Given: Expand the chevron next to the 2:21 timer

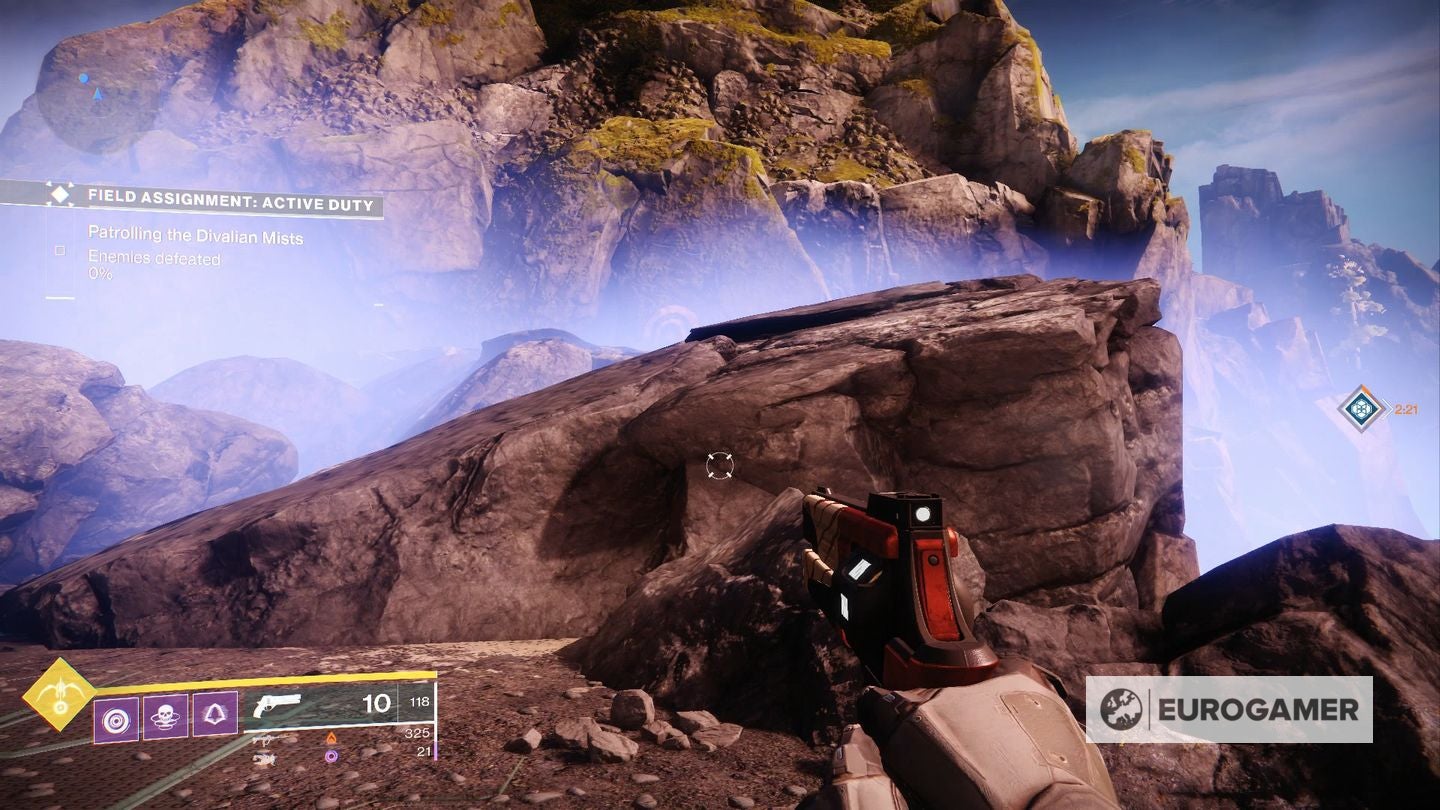Looking at the screenshot, I should (1389, 406).
